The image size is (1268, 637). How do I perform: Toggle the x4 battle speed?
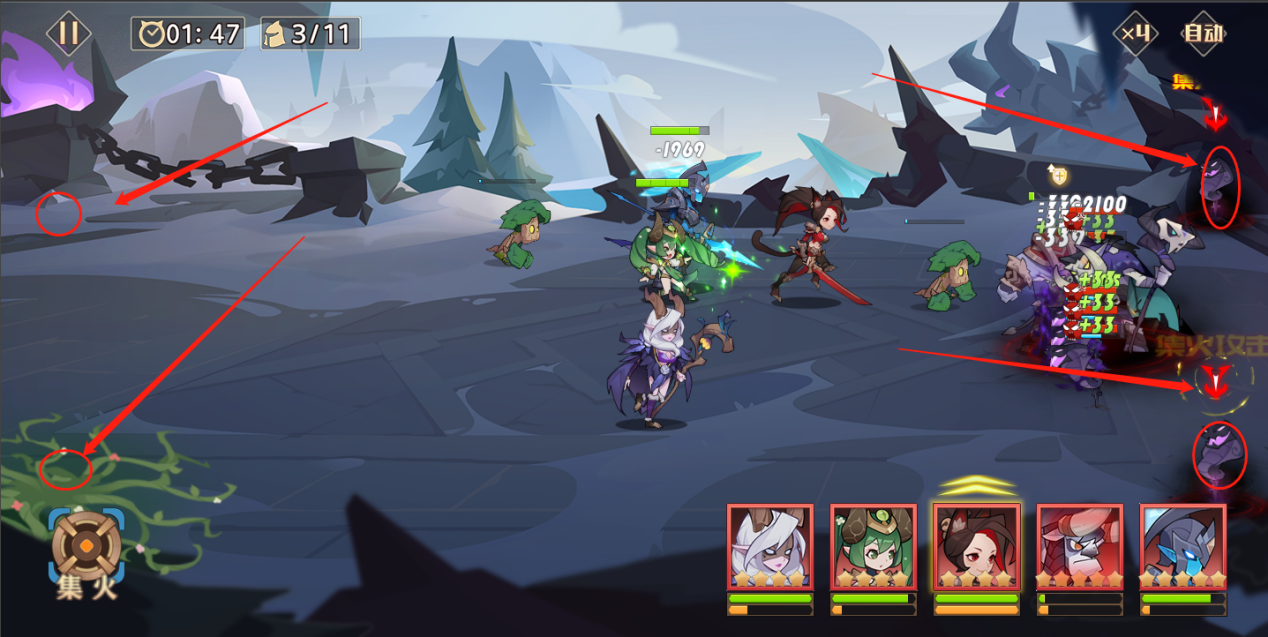click(x=1136, y=33)
